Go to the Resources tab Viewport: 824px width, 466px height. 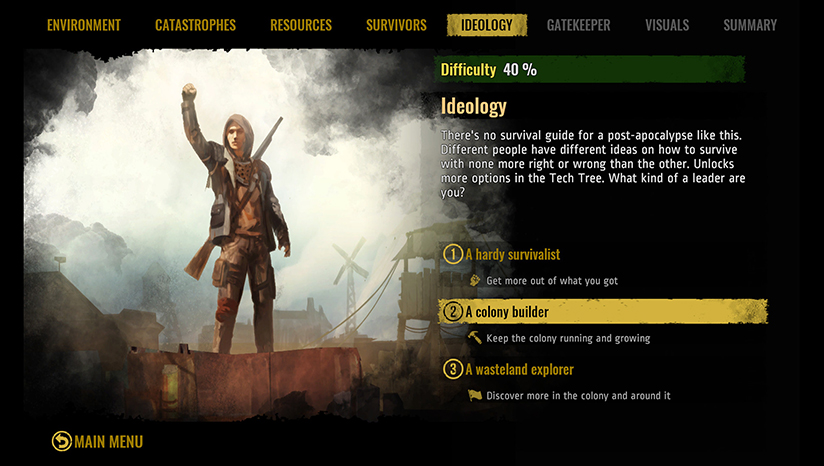click(x=301, y=25)
